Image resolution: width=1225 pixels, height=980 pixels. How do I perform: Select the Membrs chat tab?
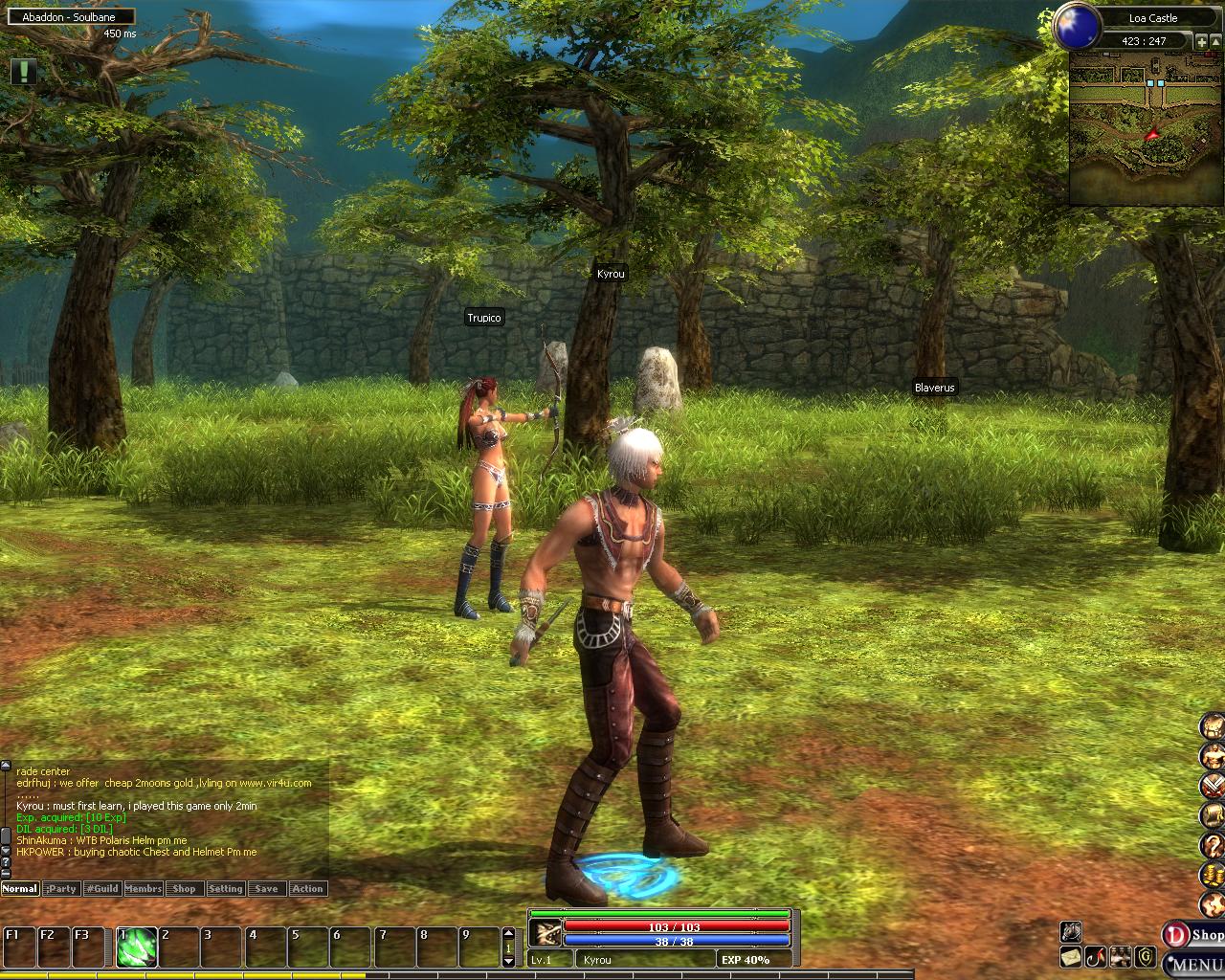click(x=143, y=888)
